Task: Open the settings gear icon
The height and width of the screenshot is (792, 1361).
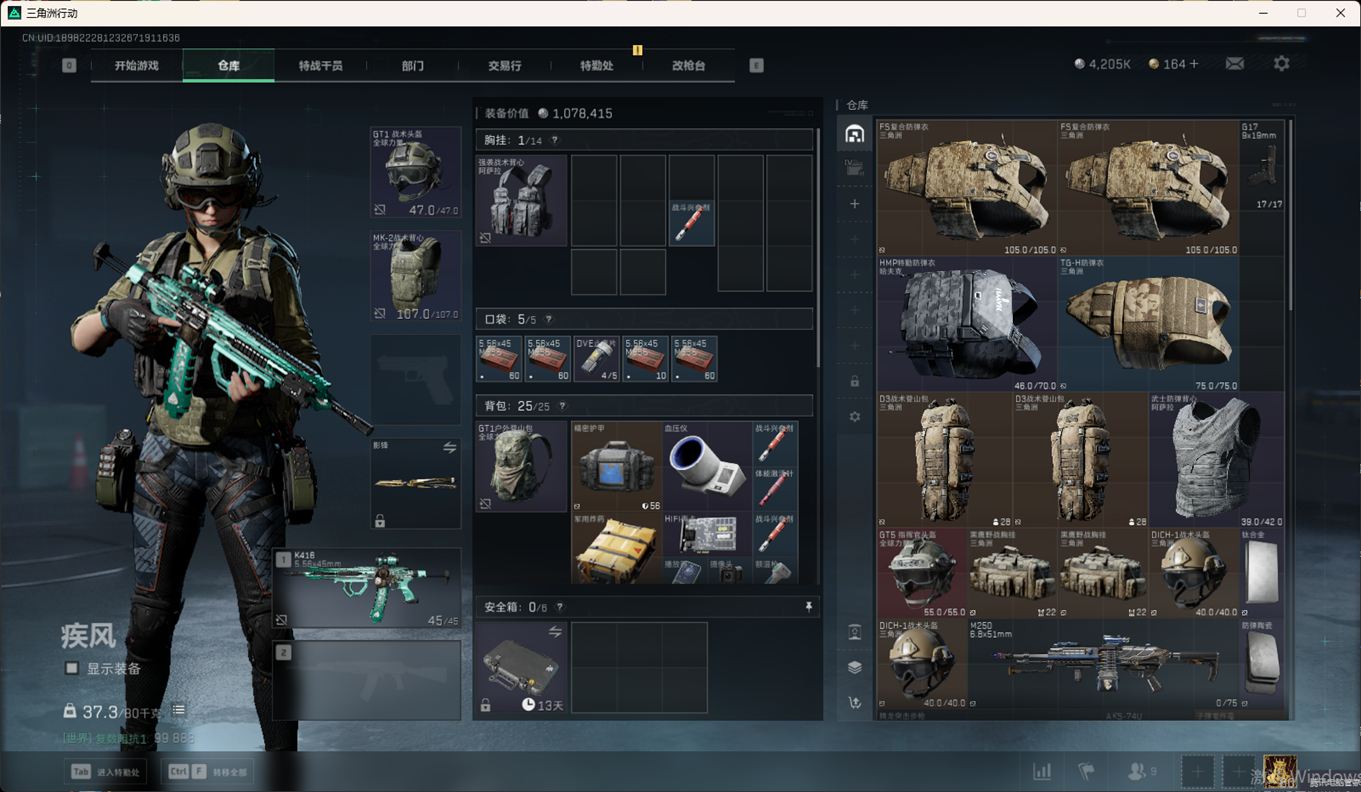Action: click(1281, 64)
